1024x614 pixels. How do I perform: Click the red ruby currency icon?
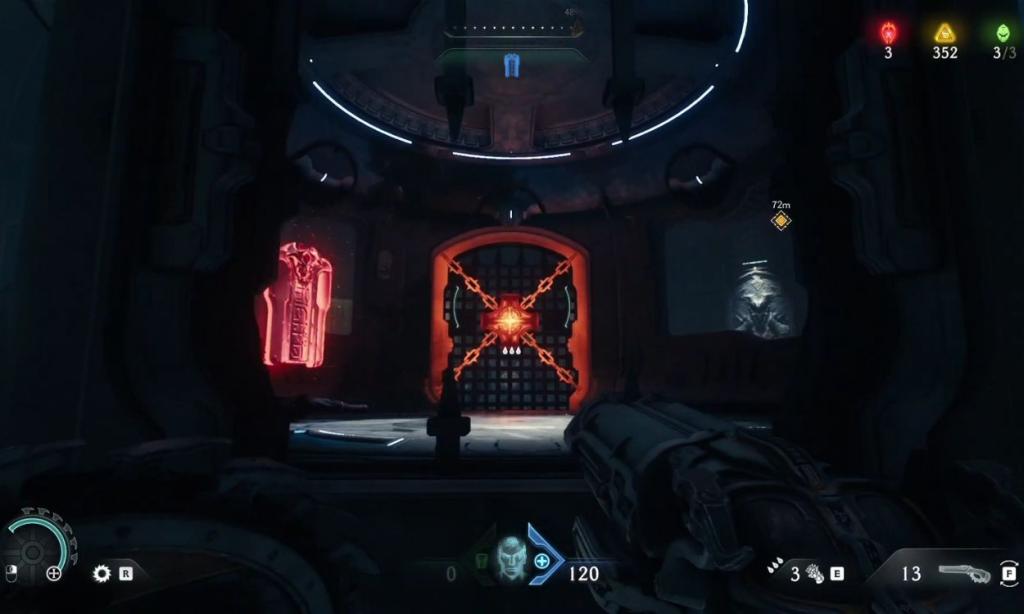(x=888, y=32)
